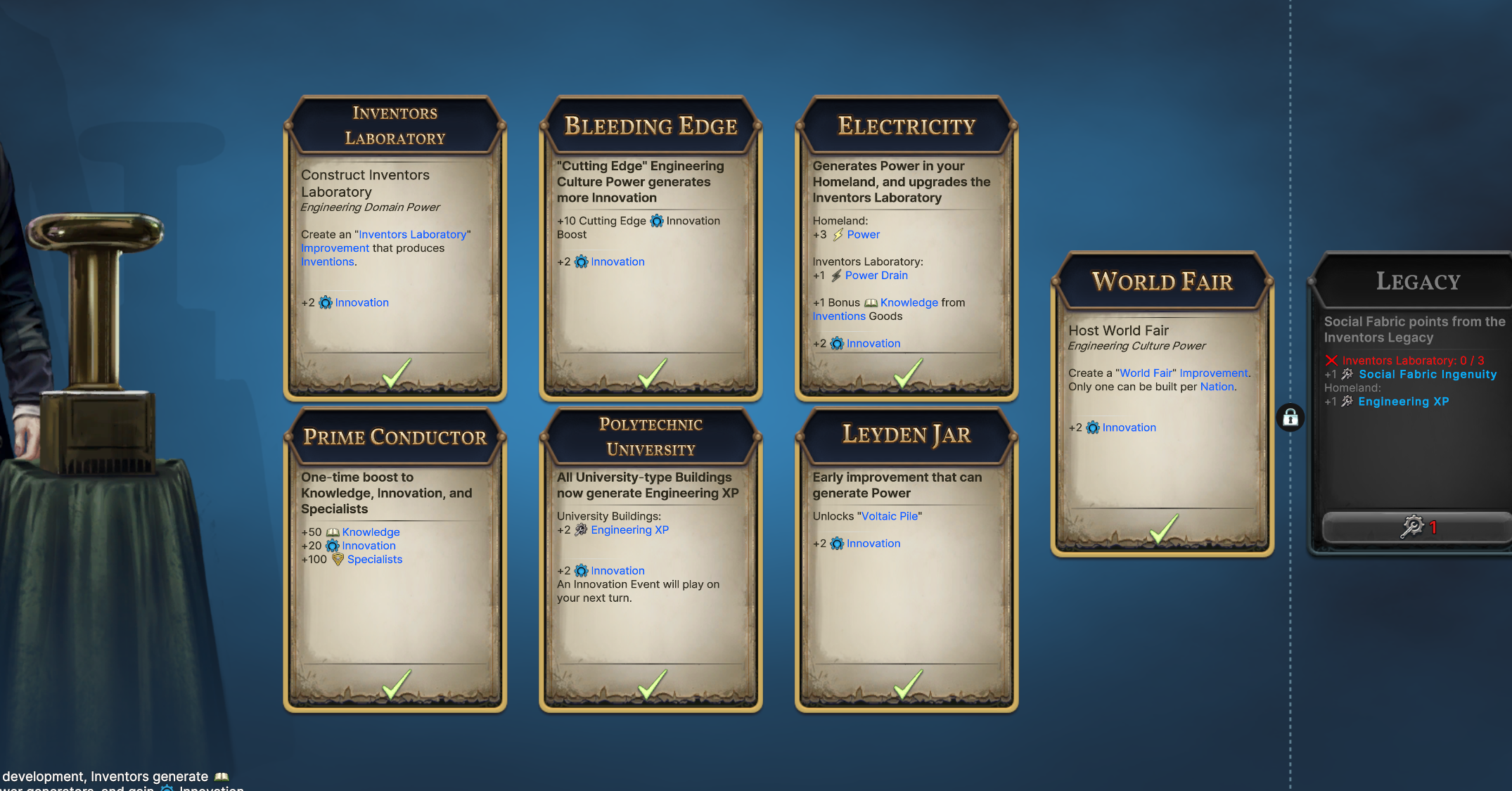This screenshot has height=791, width=1512.
Task: Click the Power lightning icon on Electricity card
Action: click(838, 234)
